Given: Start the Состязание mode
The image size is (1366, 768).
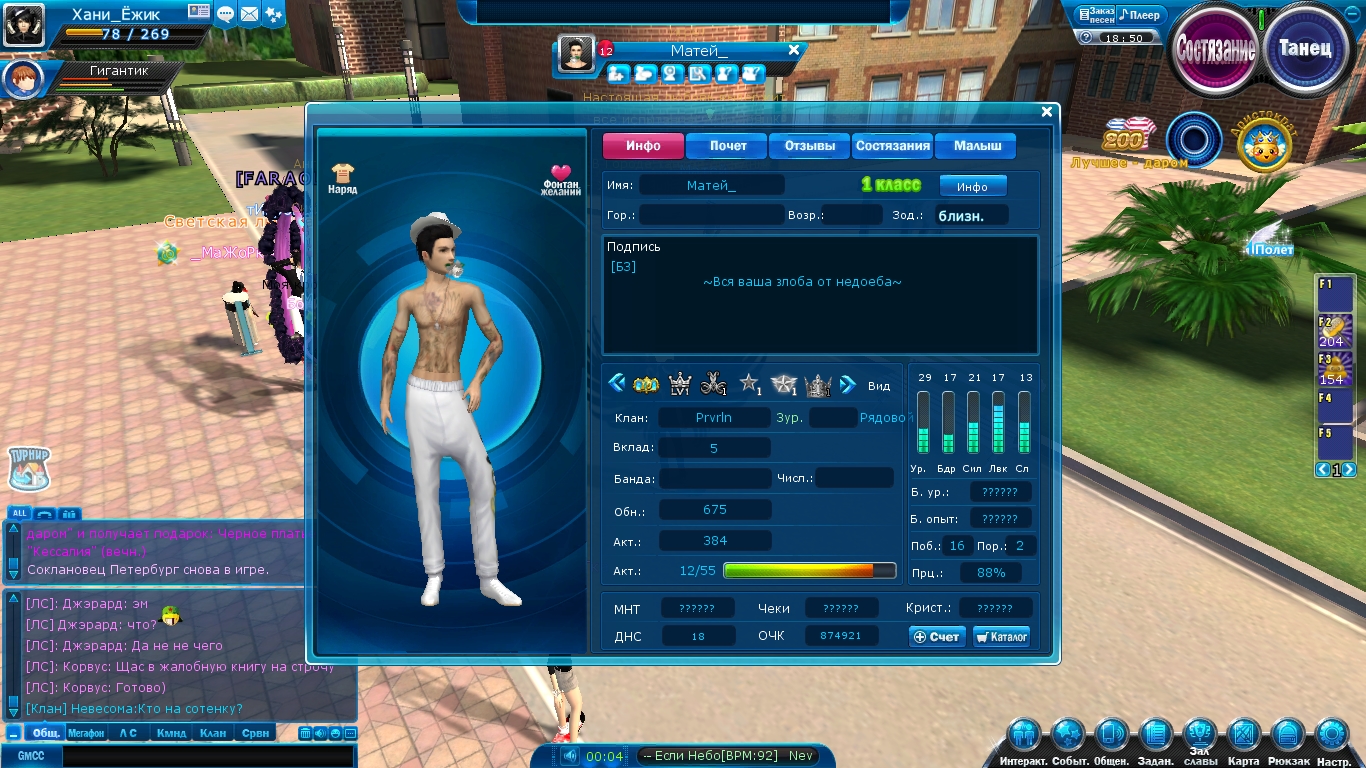Looking at the screenshot, I should click(1215, 49).
